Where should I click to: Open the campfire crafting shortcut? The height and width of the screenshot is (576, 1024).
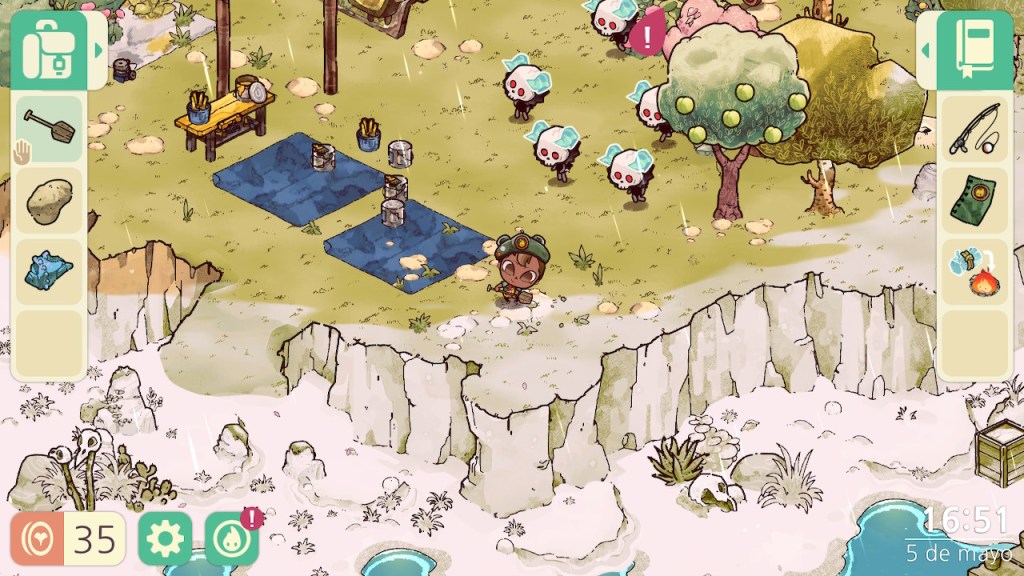[974, 272]
